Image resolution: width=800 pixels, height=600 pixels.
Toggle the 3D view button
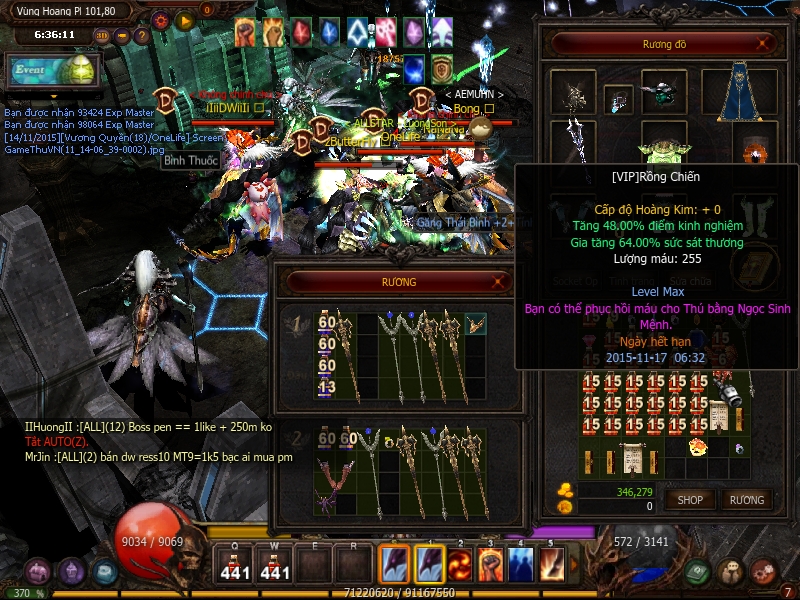coord(101,35)
